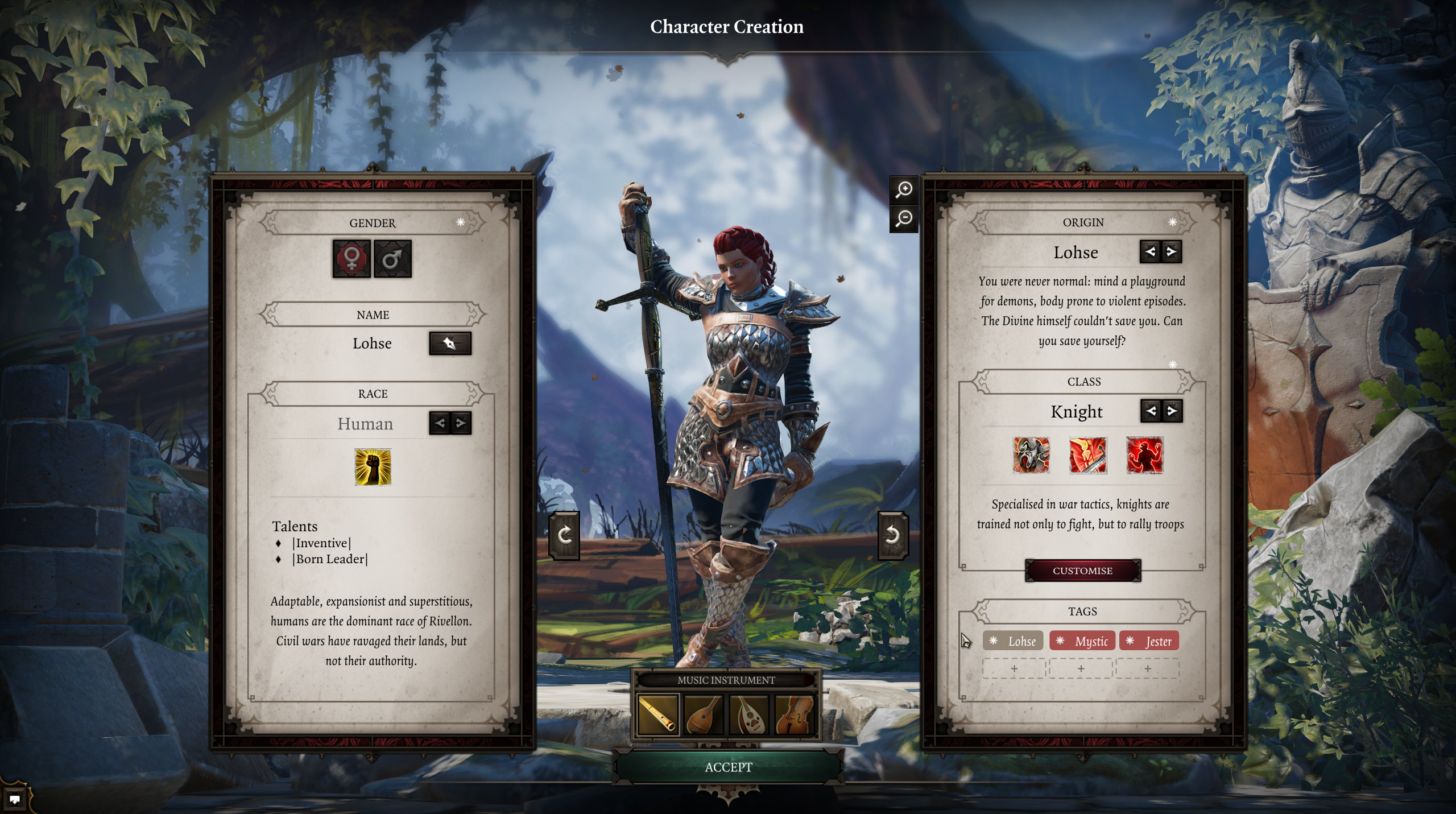Rotate the character with the left arrow
The width and height of the screenshot is (1456, 814).
[x=564, y=535]
